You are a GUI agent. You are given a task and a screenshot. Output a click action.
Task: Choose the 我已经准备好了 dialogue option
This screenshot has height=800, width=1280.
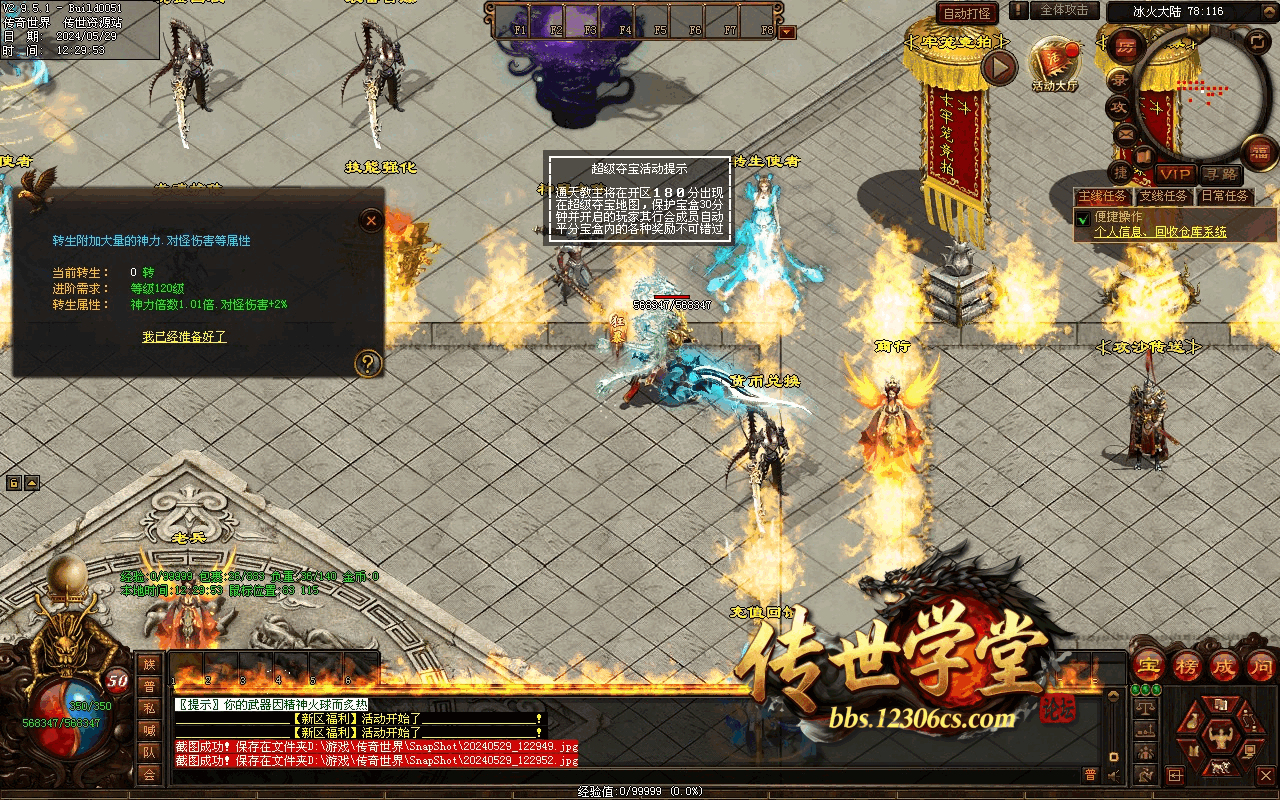184,337
